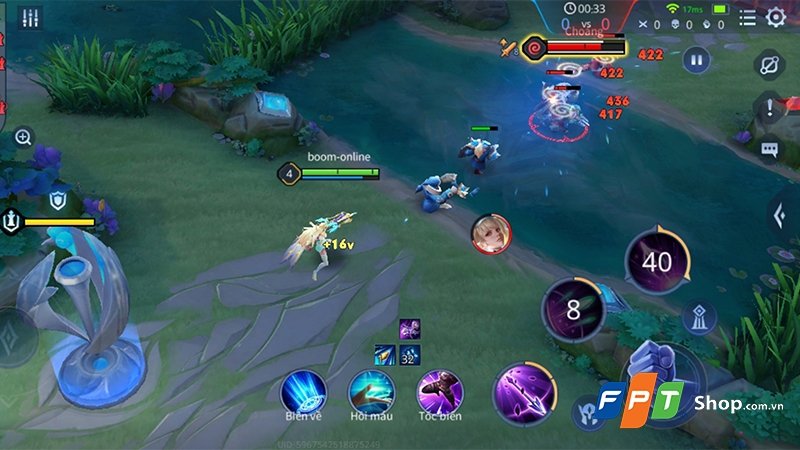
Task: Tap the skill on 8-second cooldown
Action: pyautogui.click(x=573, y=309)
